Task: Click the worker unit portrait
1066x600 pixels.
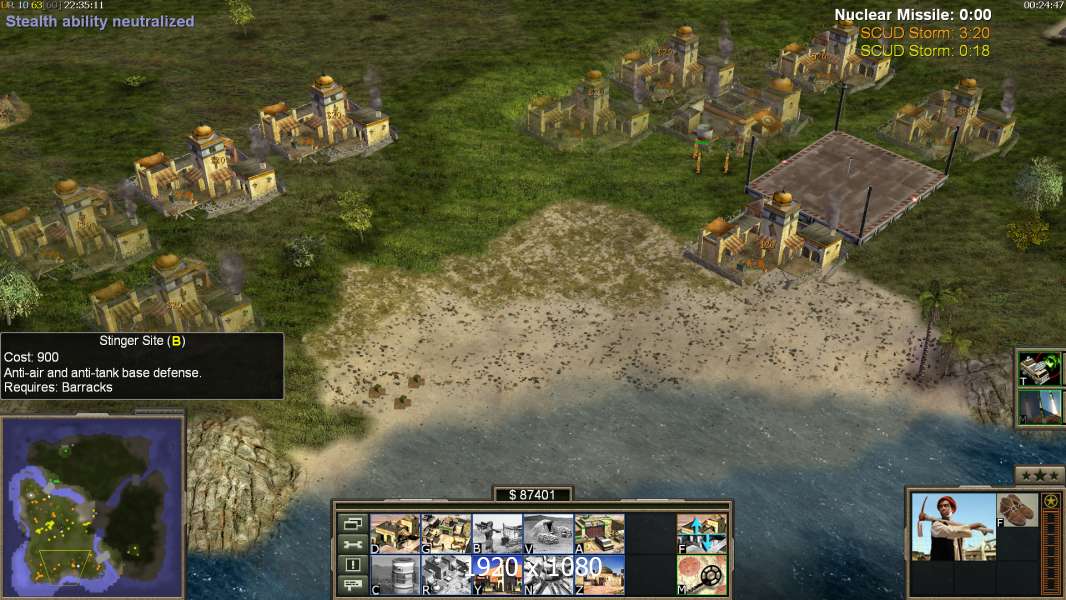Action: pyautogui.click(x=953, y=526)
